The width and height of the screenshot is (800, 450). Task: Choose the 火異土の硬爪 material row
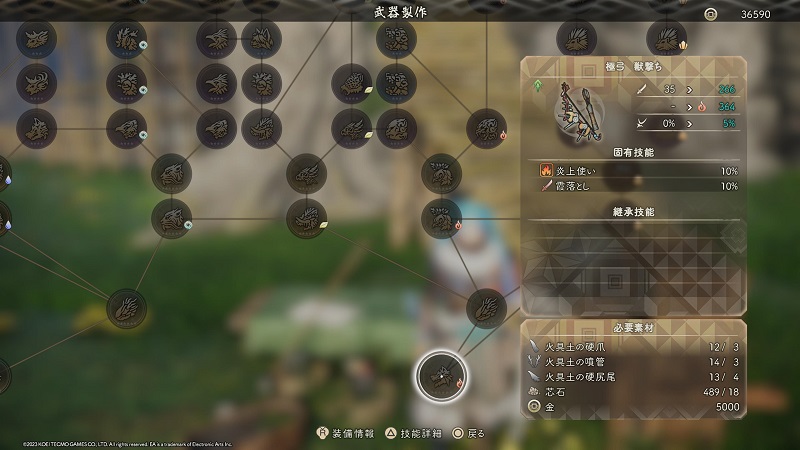[x=635, y=345]
